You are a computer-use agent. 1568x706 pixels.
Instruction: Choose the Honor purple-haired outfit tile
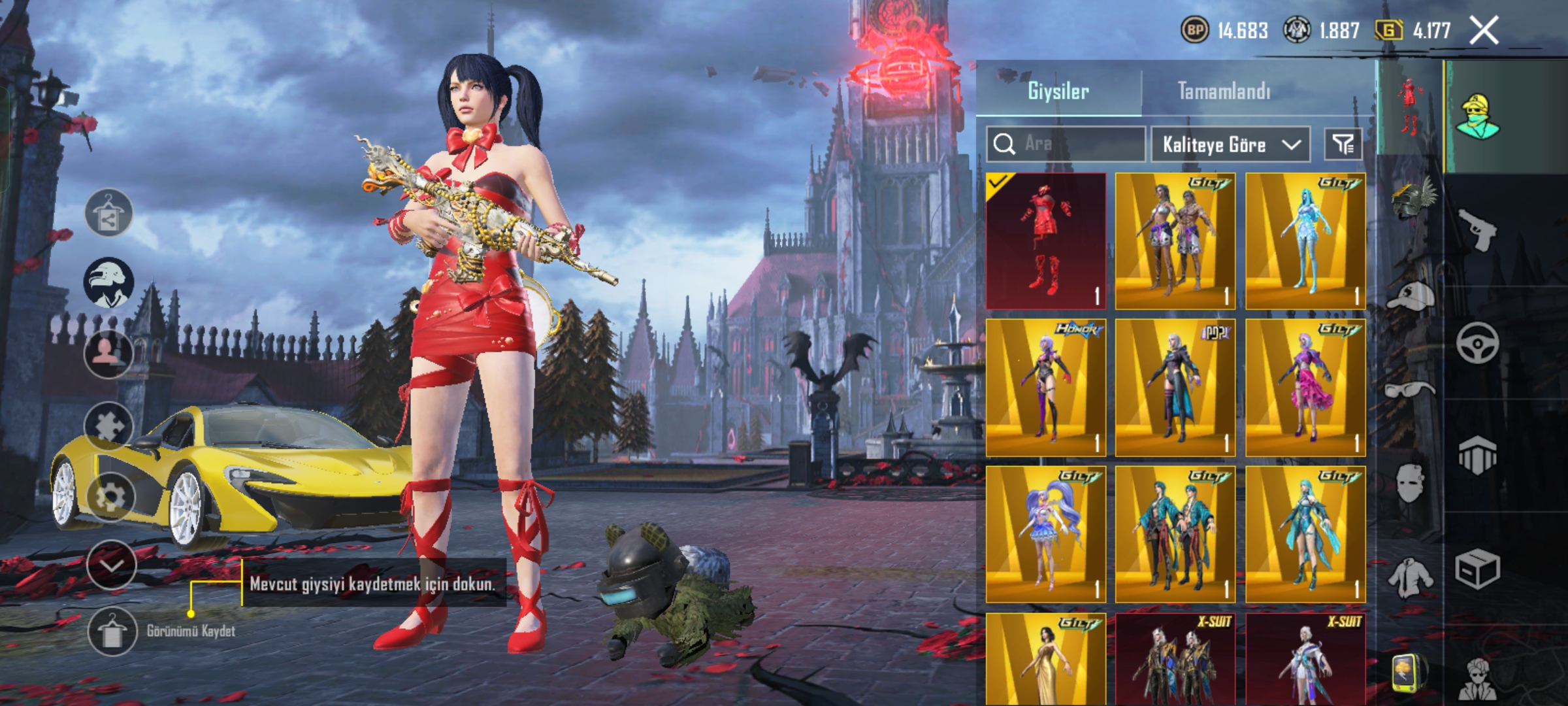click(1045, 388)
